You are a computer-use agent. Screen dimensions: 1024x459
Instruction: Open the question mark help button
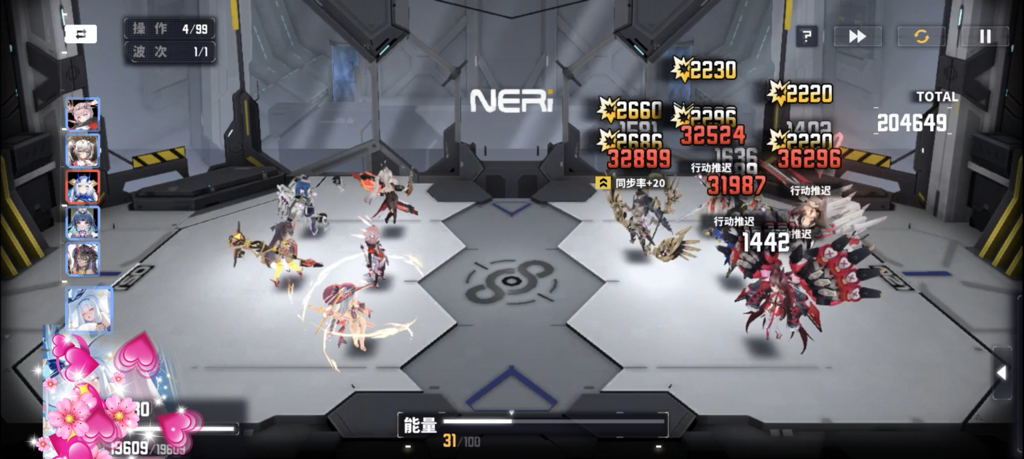[x=807, y=36]
